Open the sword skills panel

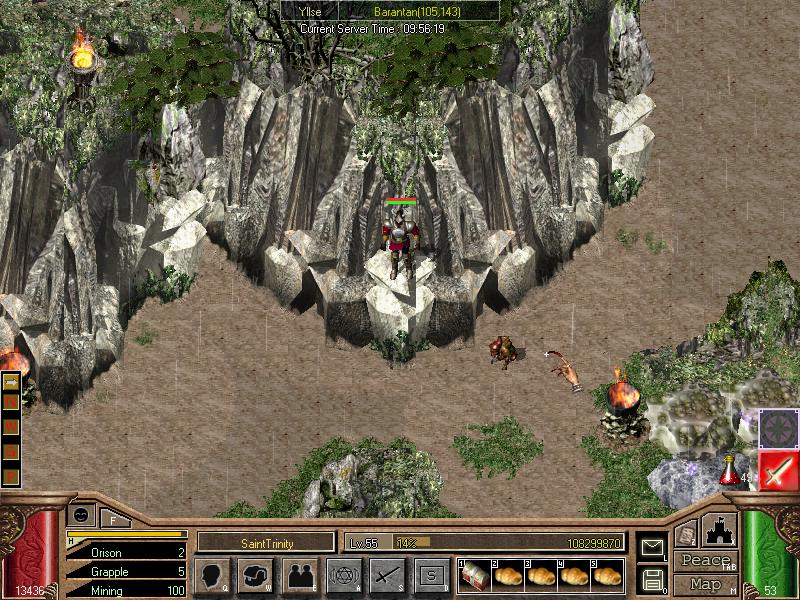coord(387,575)
